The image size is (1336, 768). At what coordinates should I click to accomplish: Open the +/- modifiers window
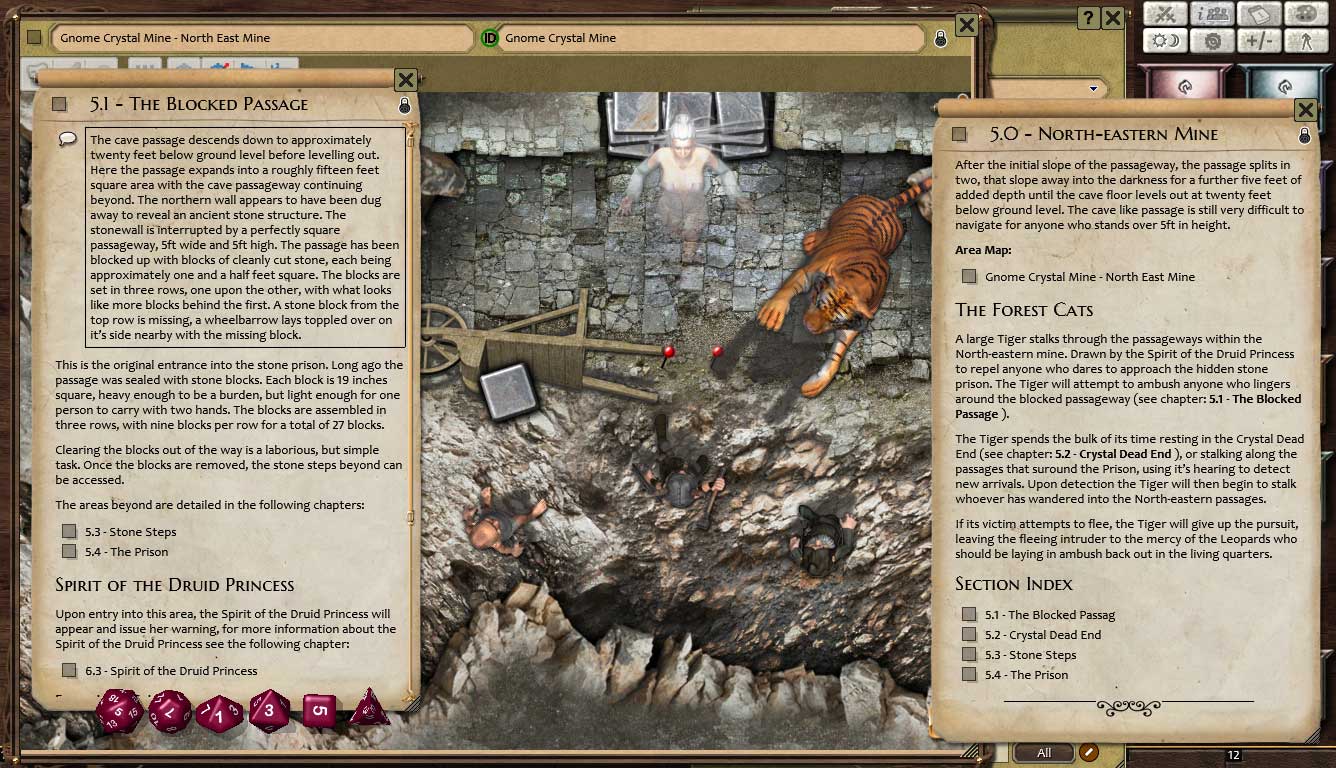pos(1258,42)
